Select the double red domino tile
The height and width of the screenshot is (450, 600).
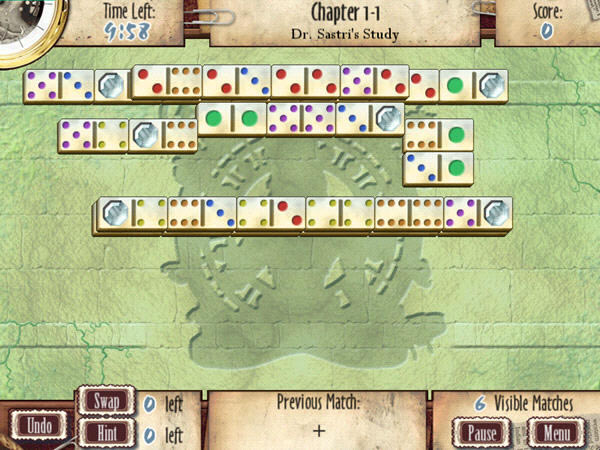[305, 83]
